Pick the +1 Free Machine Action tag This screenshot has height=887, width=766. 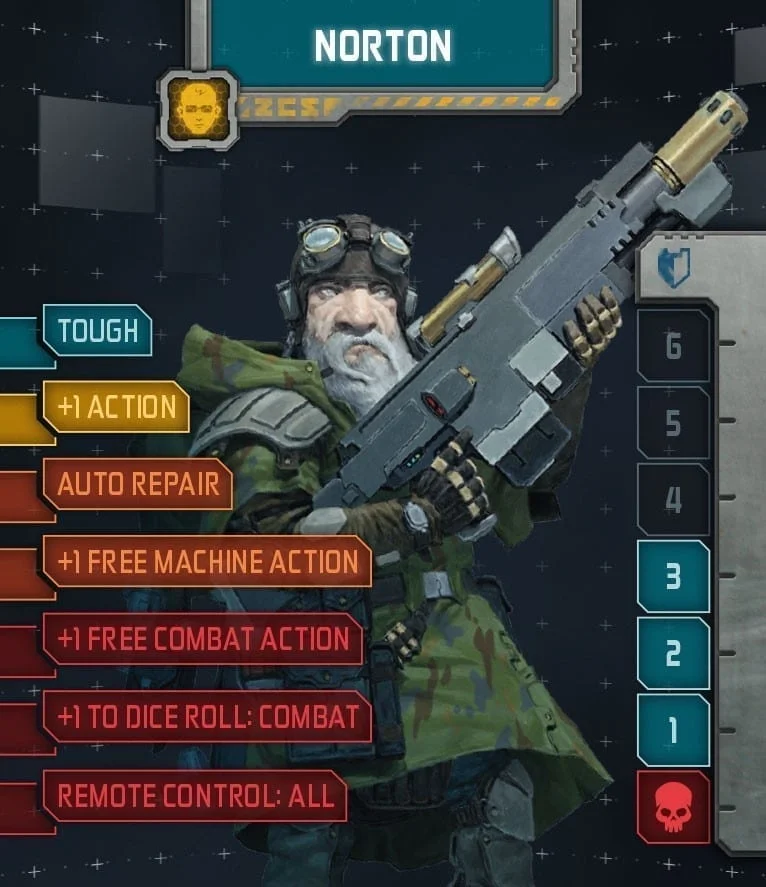(207, 561)
